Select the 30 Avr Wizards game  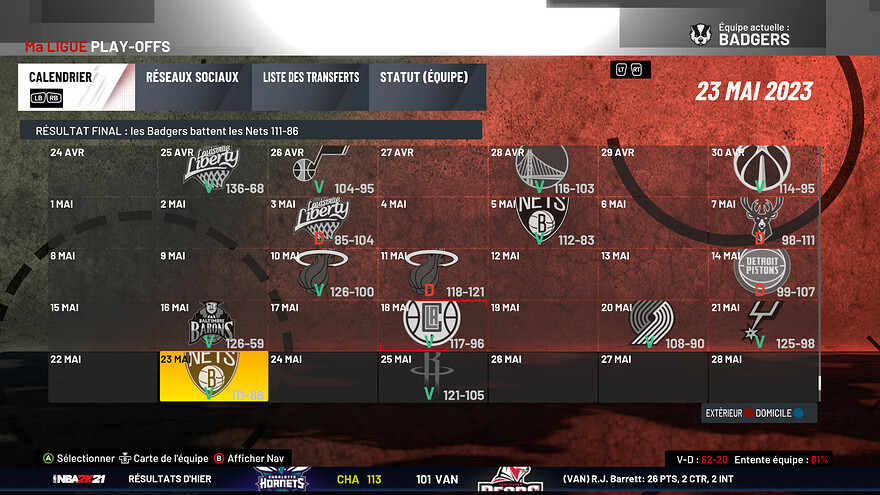(763, 169)
